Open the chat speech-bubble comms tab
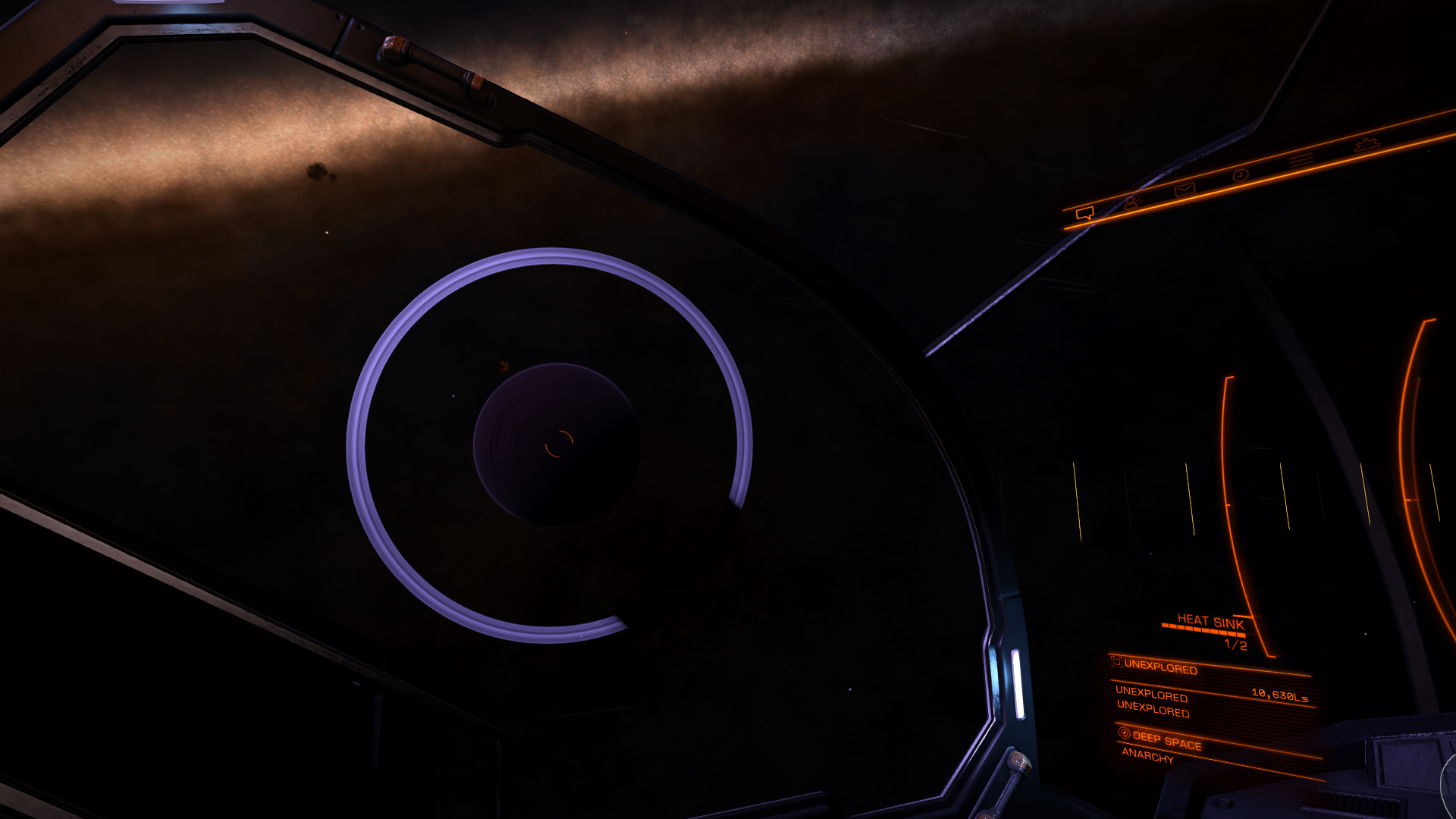The height and width of the screenshot is (819, 1456). coord(1084,214)
